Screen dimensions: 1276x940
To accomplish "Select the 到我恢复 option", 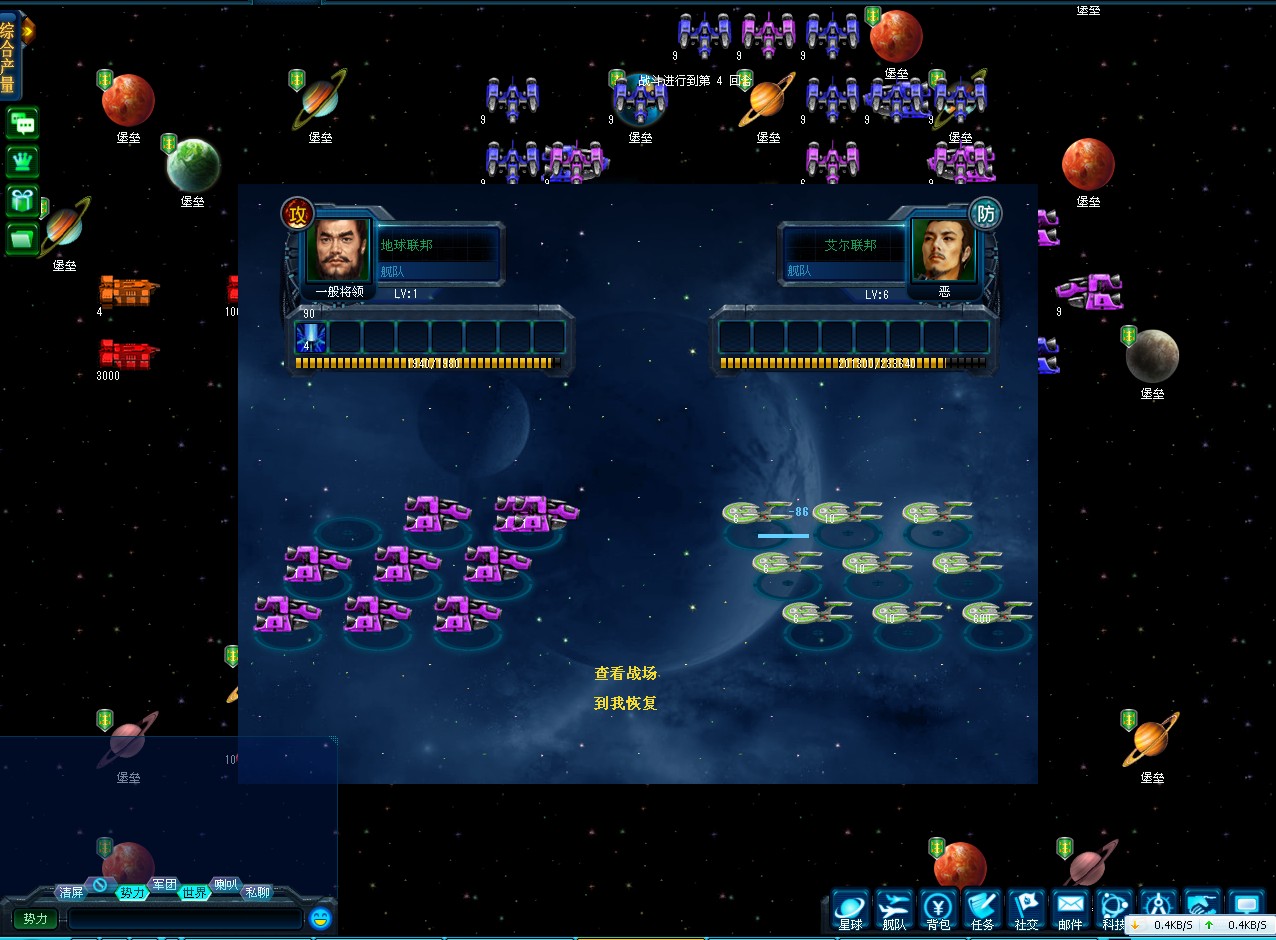I will [x=625, y=703].
